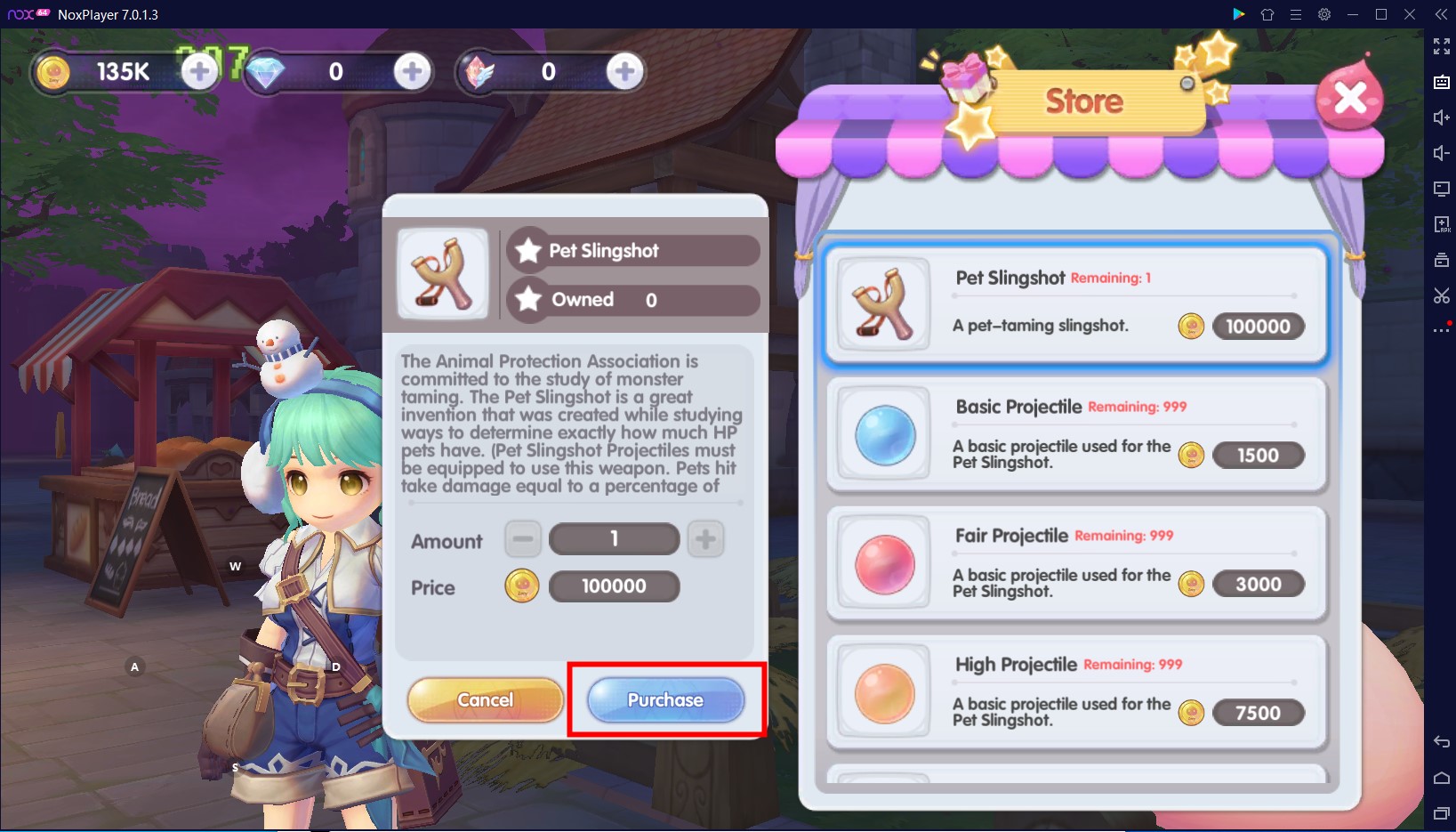
Task: Toggle fullscreen mode in NoxPlayer
Action: click(1443, 47)
